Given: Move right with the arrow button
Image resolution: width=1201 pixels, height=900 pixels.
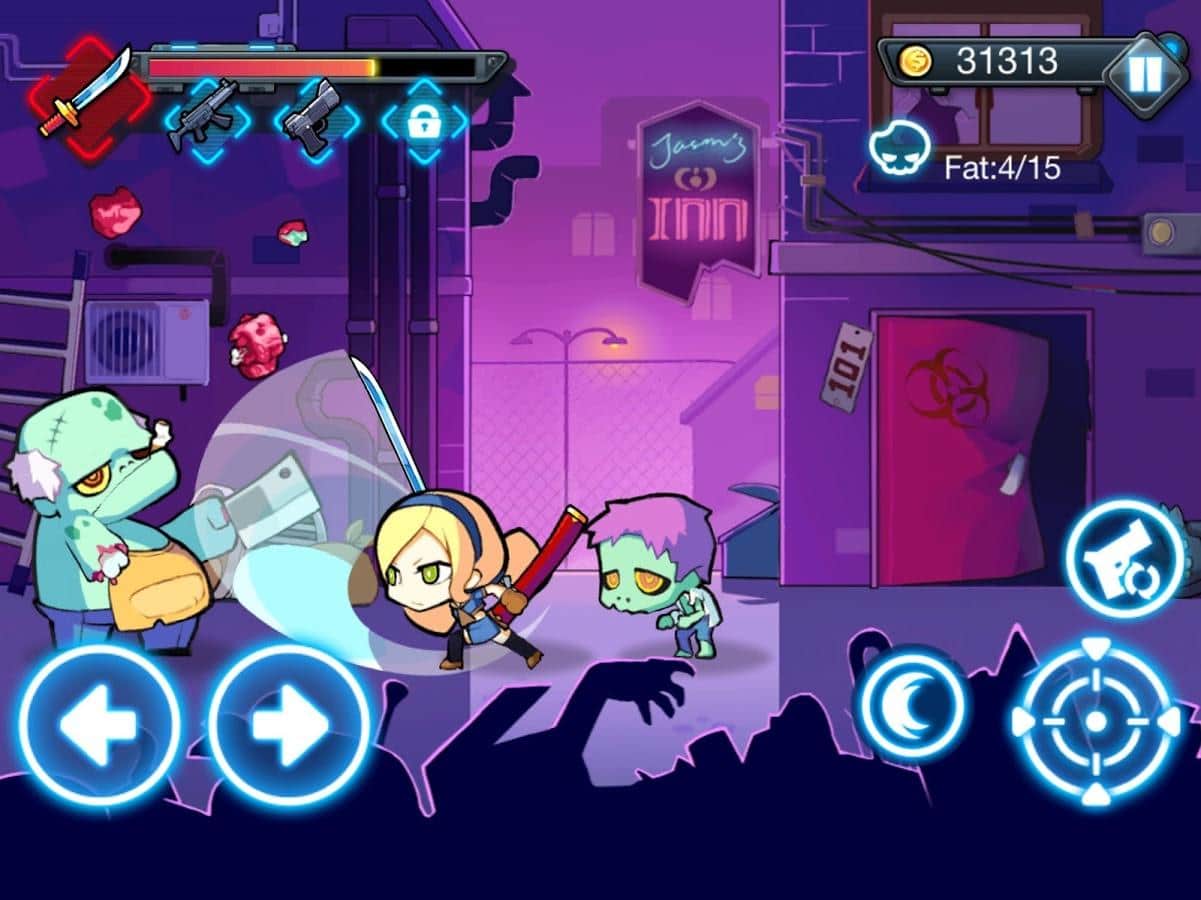Looking at the screenshot, I should 289,724.
